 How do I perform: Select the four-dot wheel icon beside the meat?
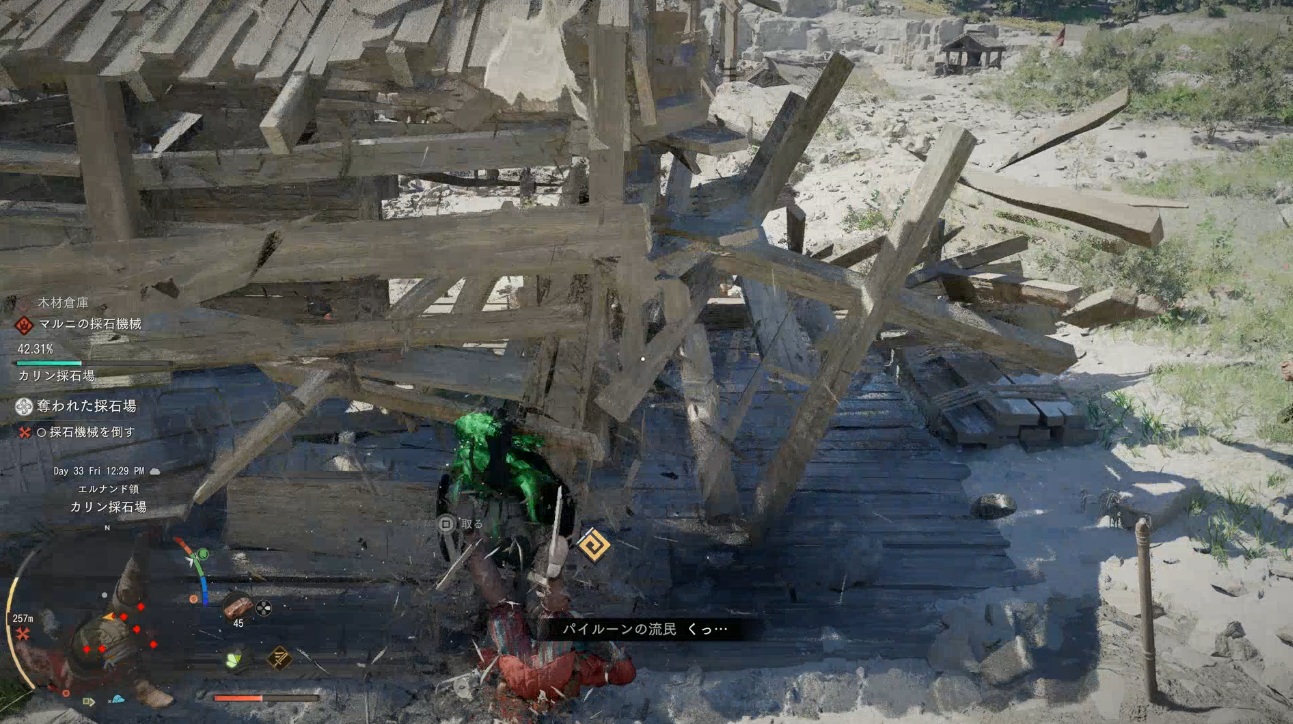tap(264, 606)
